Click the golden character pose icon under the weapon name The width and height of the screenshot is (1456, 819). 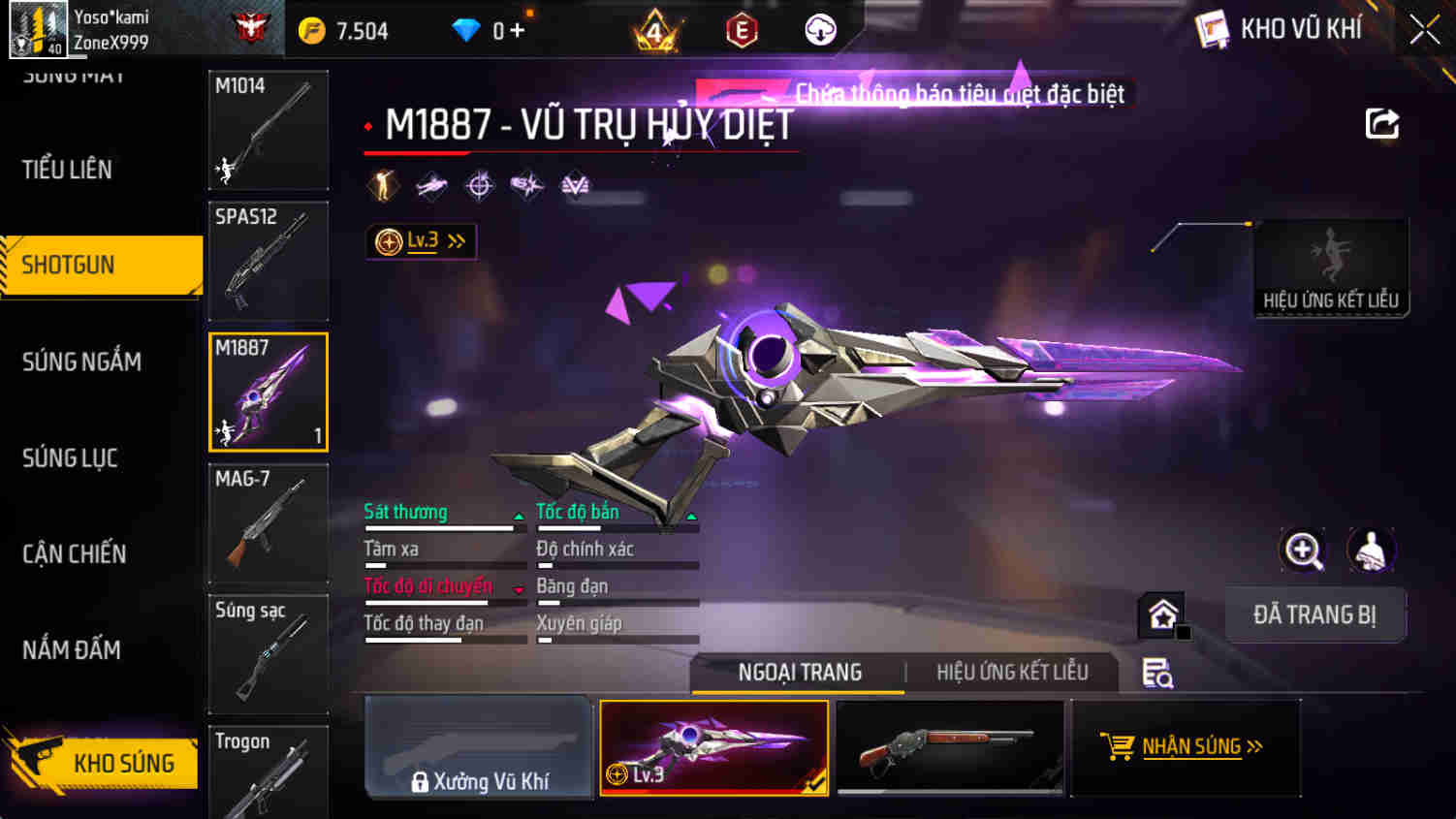[x=382, y=184]
